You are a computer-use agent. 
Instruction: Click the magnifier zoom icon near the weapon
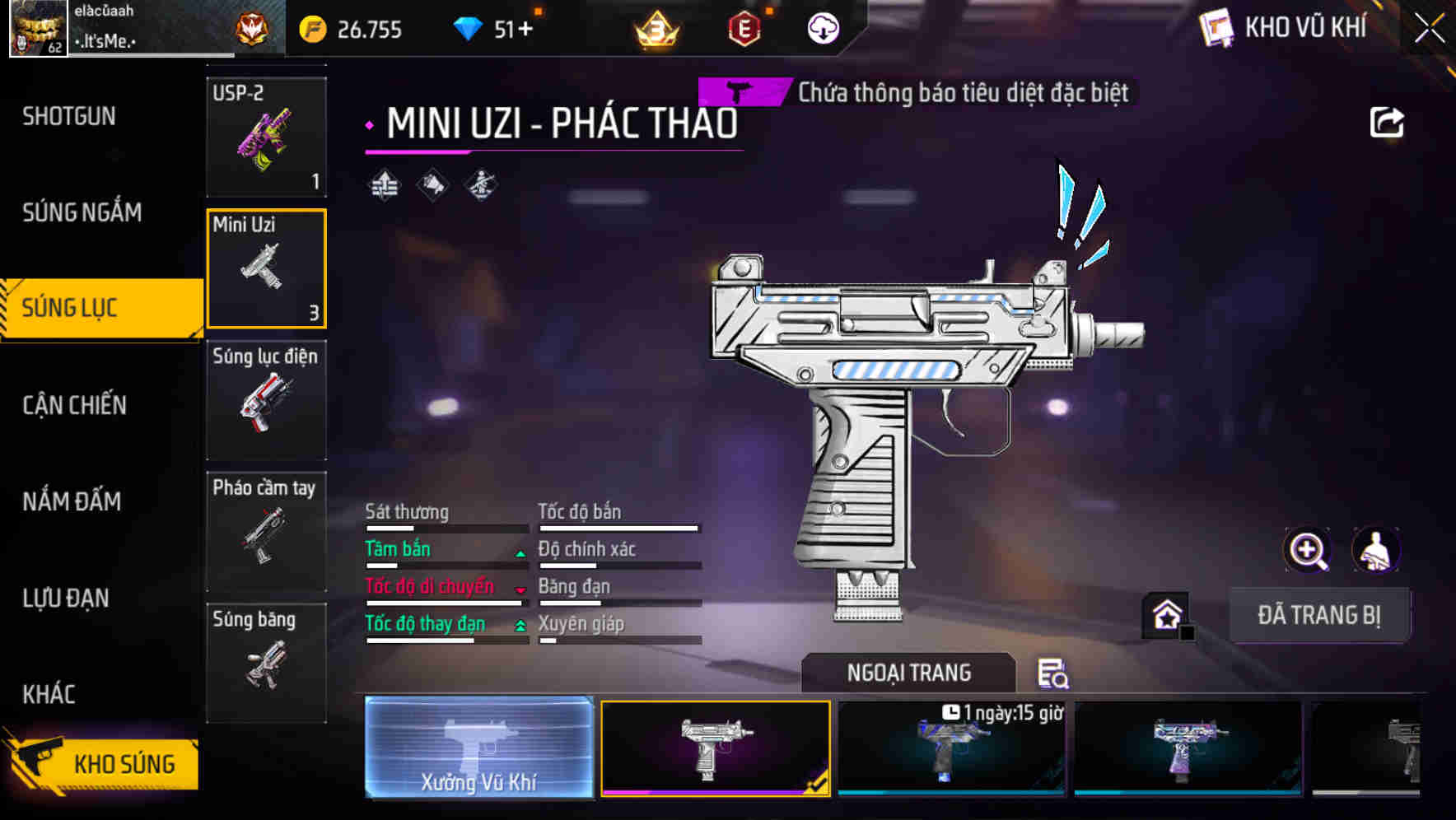(1308, 550)
